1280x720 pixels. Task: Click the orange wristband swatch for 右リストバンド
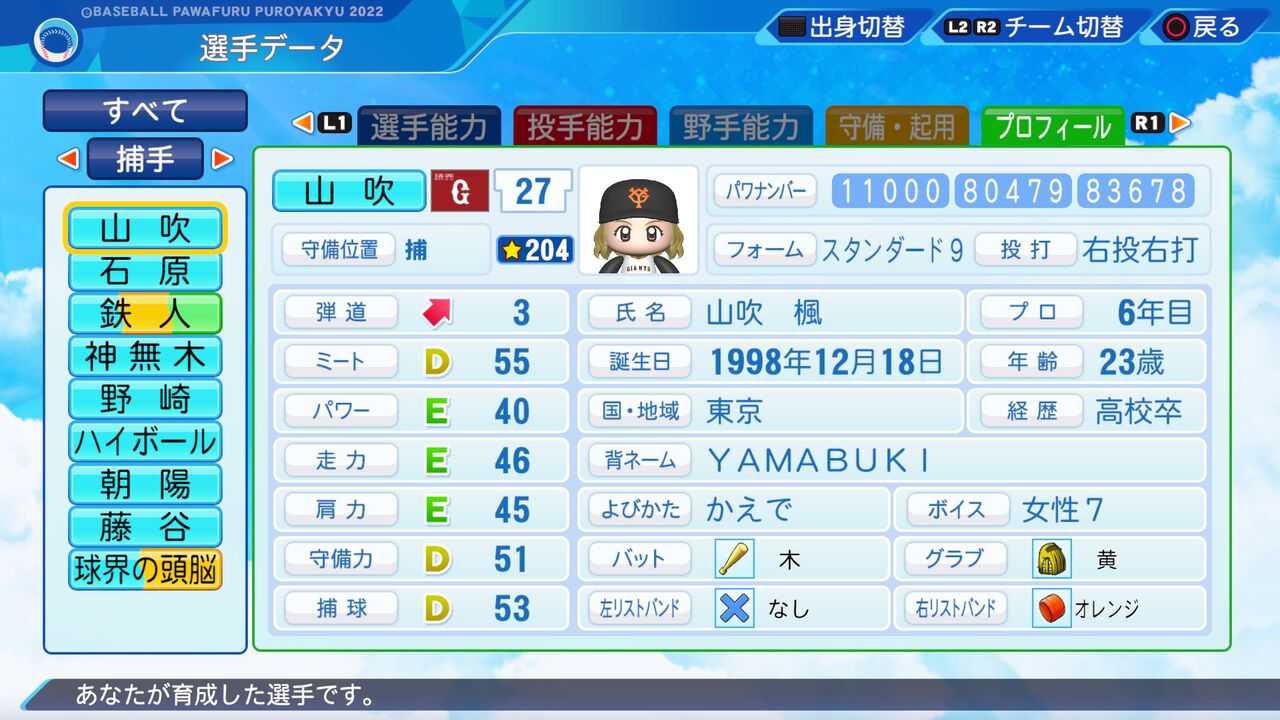click(x=1050, y=607)
